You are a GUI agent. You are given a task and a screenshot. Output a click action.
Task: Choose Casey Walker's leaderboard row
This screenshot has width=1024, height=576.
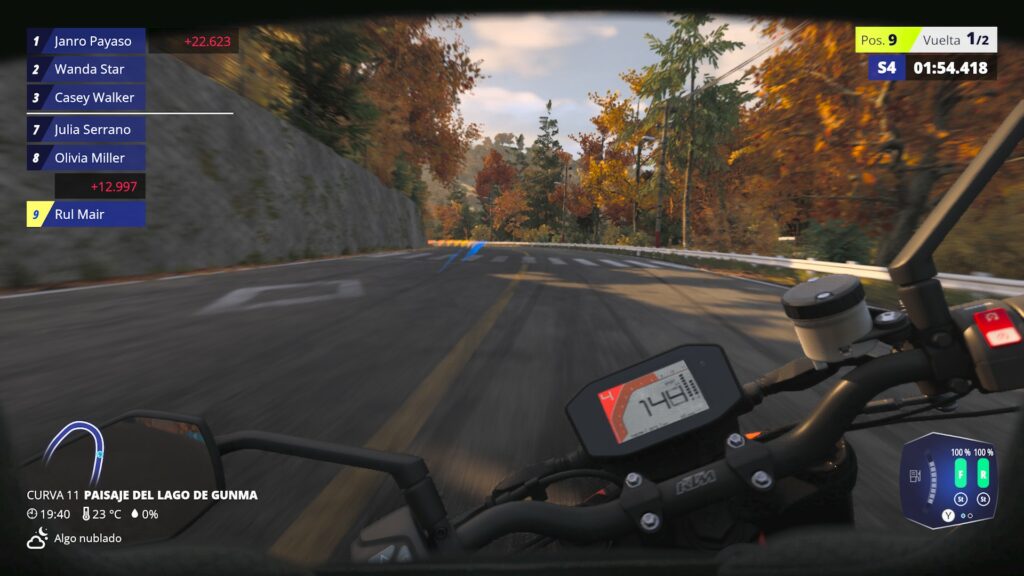[87, 97]
